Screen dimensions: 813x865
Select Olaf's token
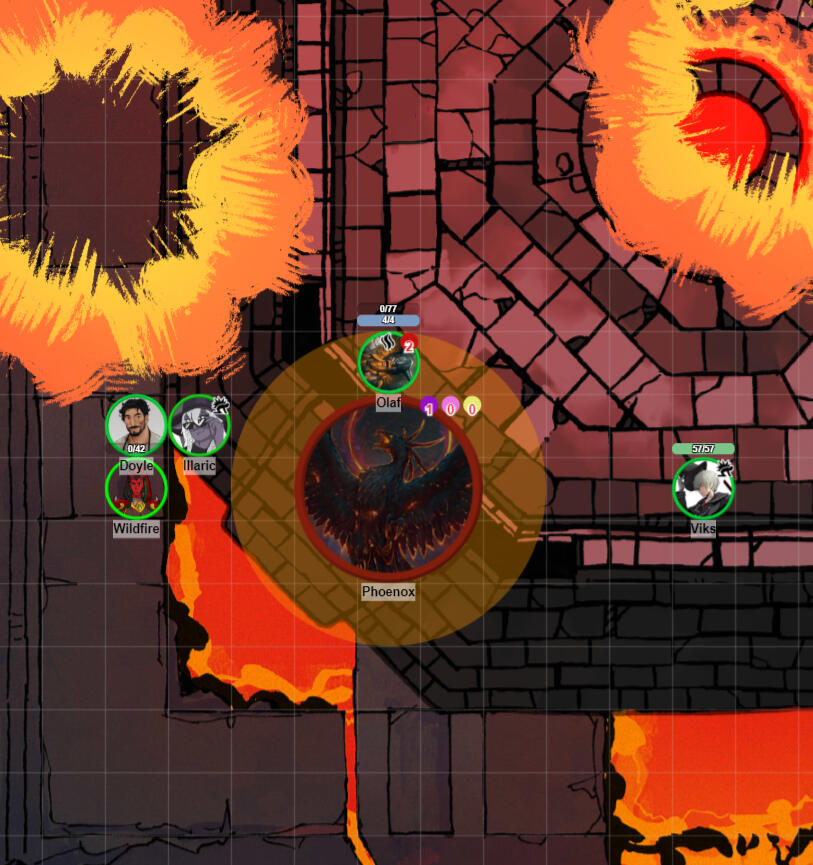(x=388, y=362)
